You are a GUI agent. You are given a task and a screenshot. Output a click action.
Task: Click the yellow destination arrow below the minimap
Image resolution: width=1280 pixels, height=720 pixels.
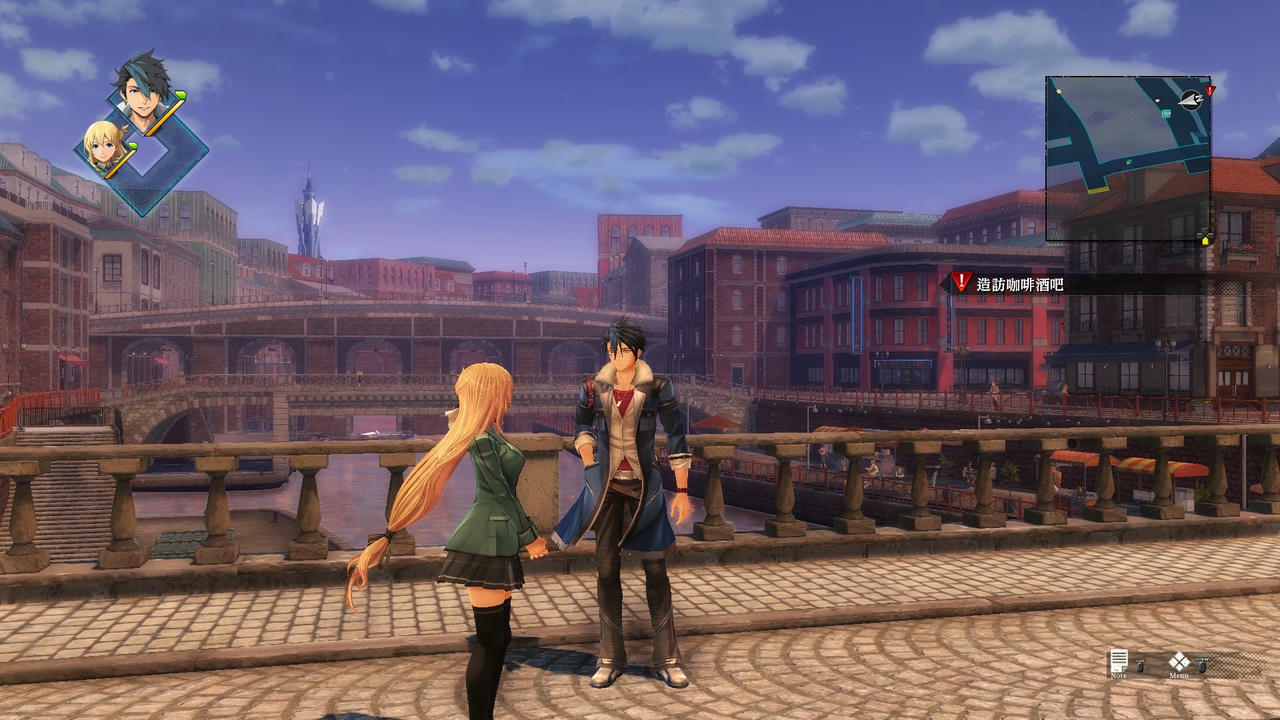(1205, 241)
